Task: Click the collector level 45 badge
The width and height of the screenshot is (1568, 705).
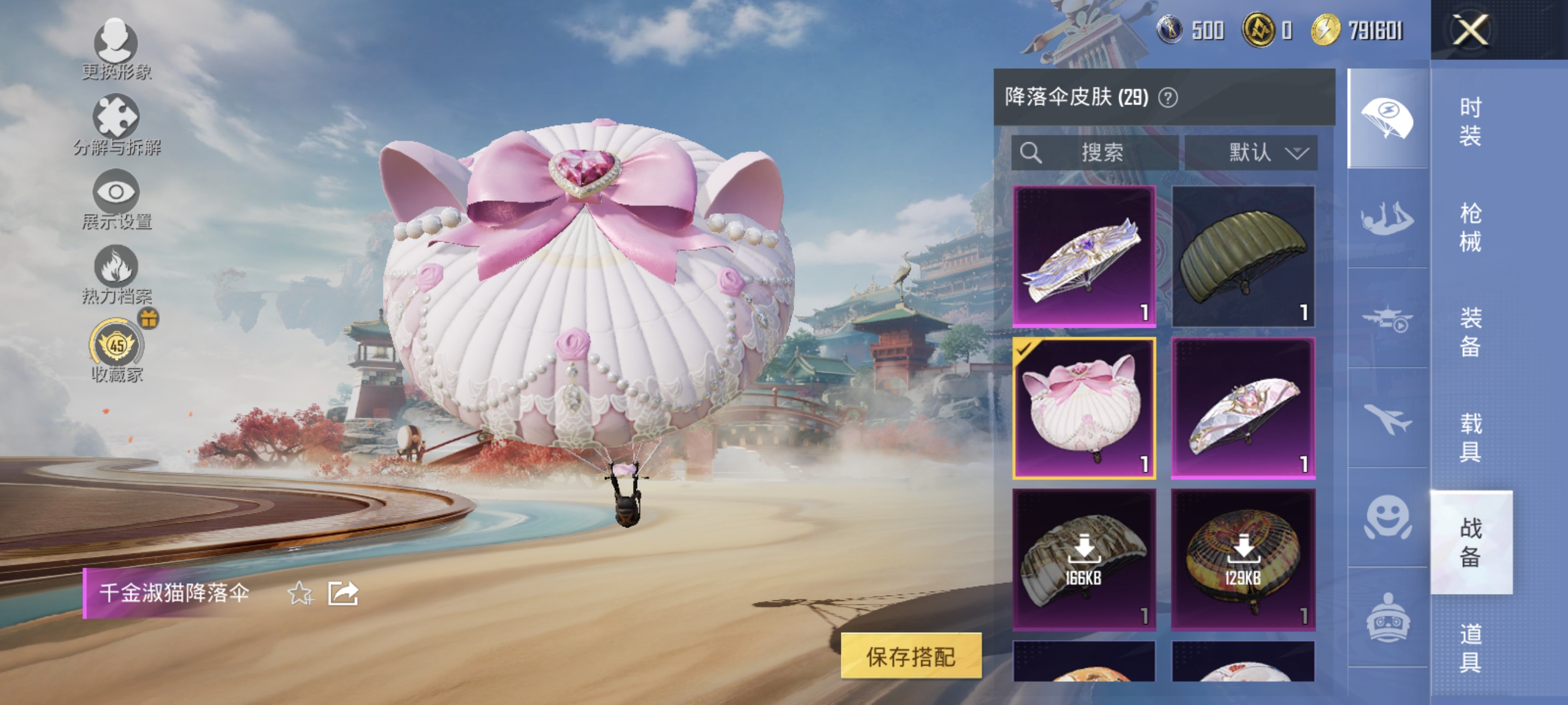Action: [x=117, y=346]
